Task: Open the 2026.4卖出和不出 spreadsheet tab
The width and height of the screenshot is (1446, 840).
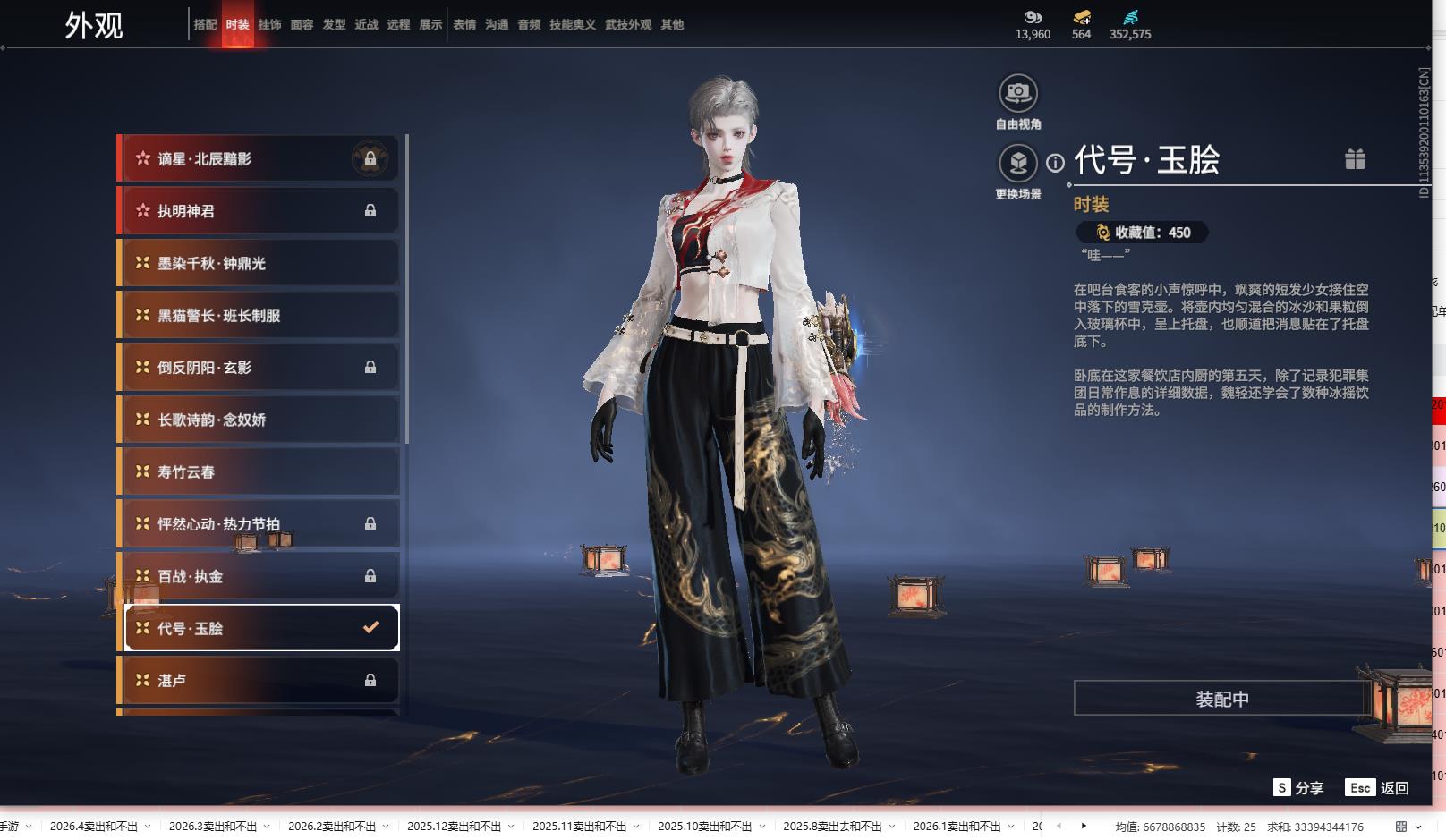Action: [94, 827]
